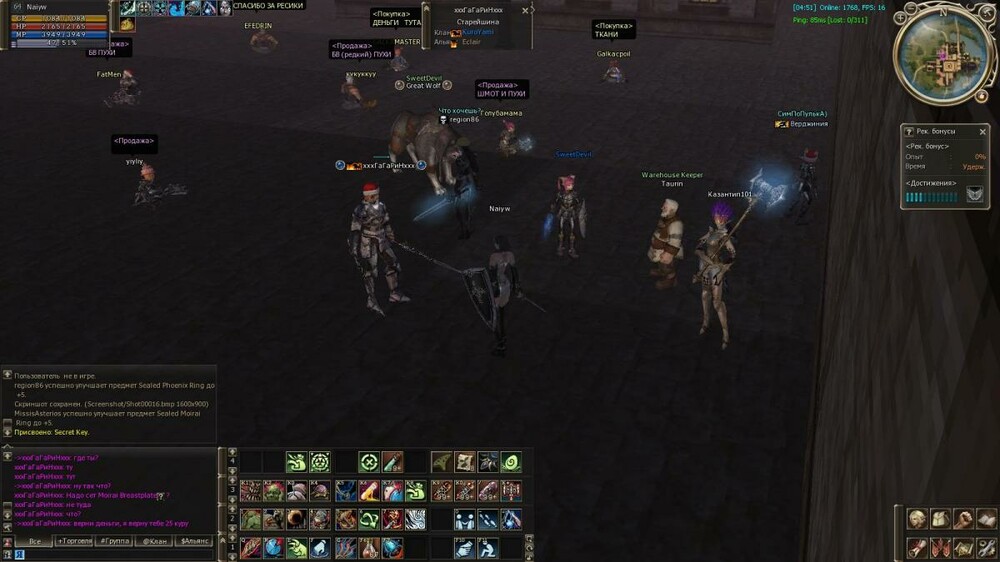Select the @Клан chat tab
The height and width of the screenshot is (562, 1000).
click(x=154, y=541)
